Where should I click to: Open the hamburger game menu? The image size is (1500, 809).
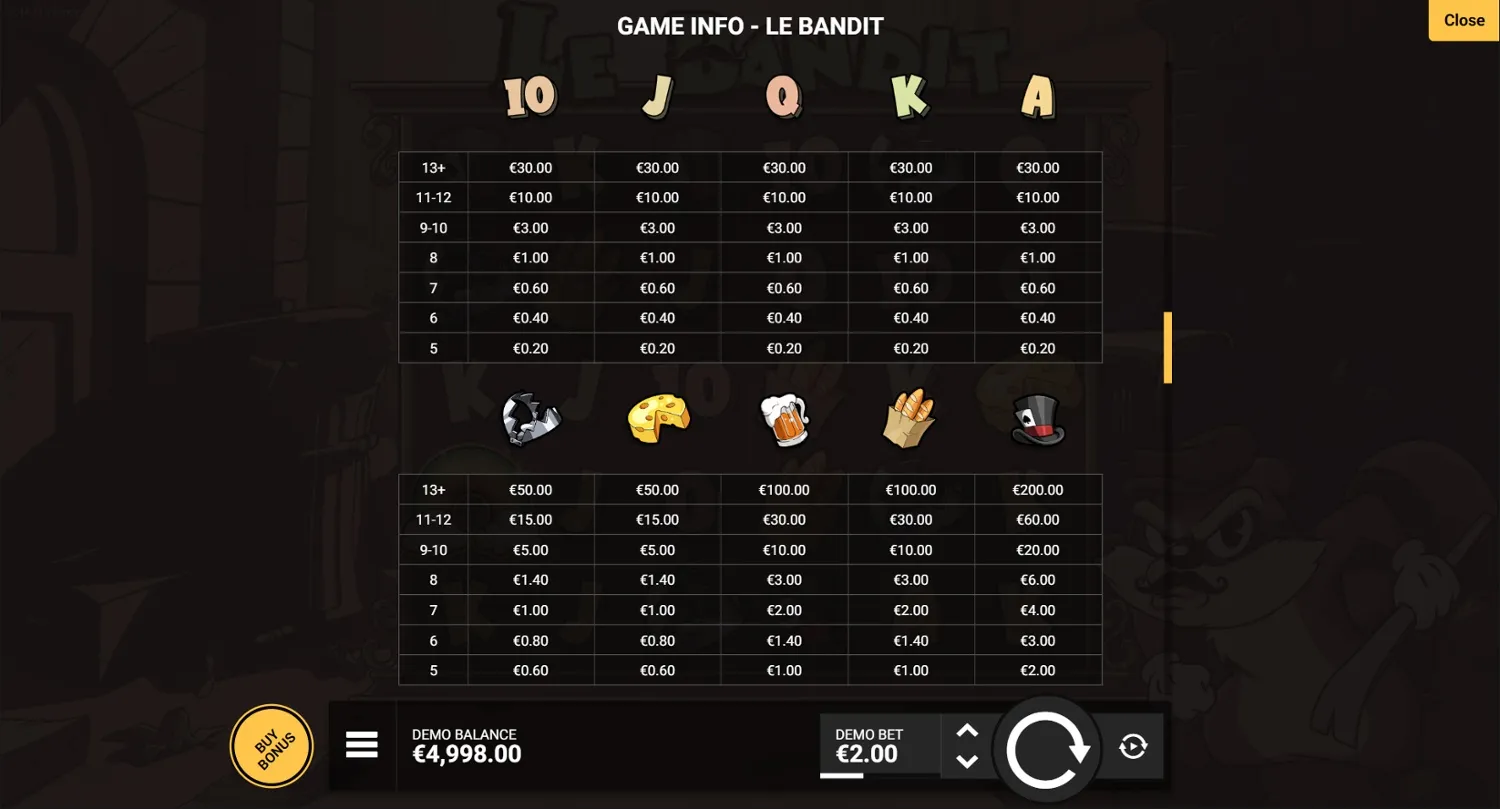362,745
